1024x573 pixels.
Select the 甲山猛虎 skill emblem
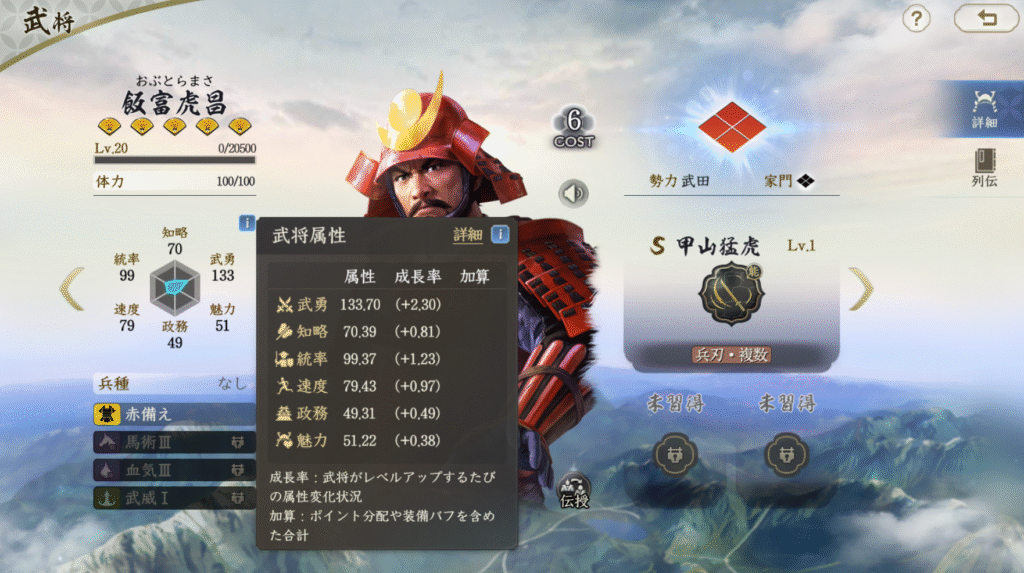[731, 294]
